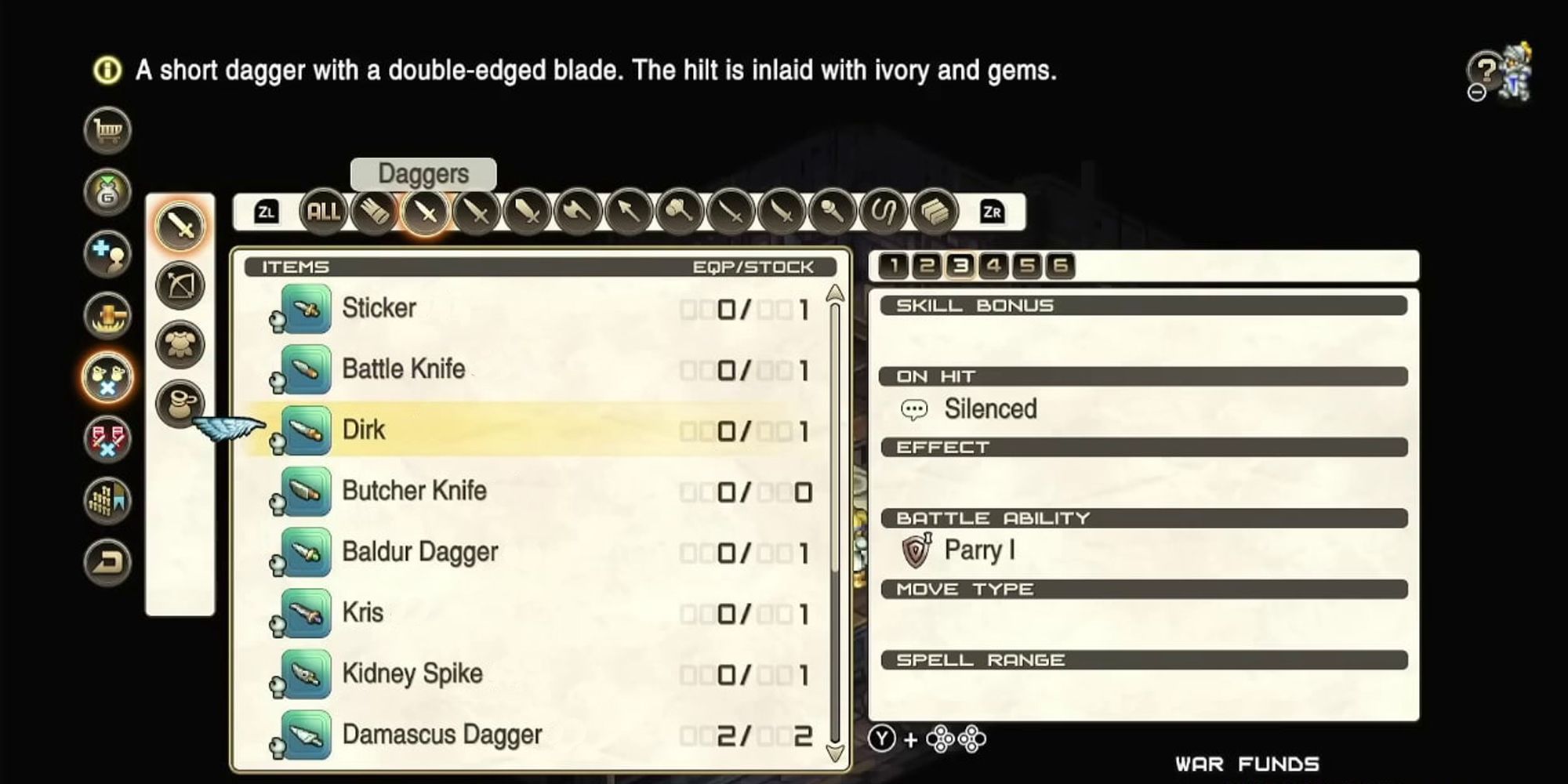Open the Daggers category tab
1568x784 pixels.
coord(426,212)
